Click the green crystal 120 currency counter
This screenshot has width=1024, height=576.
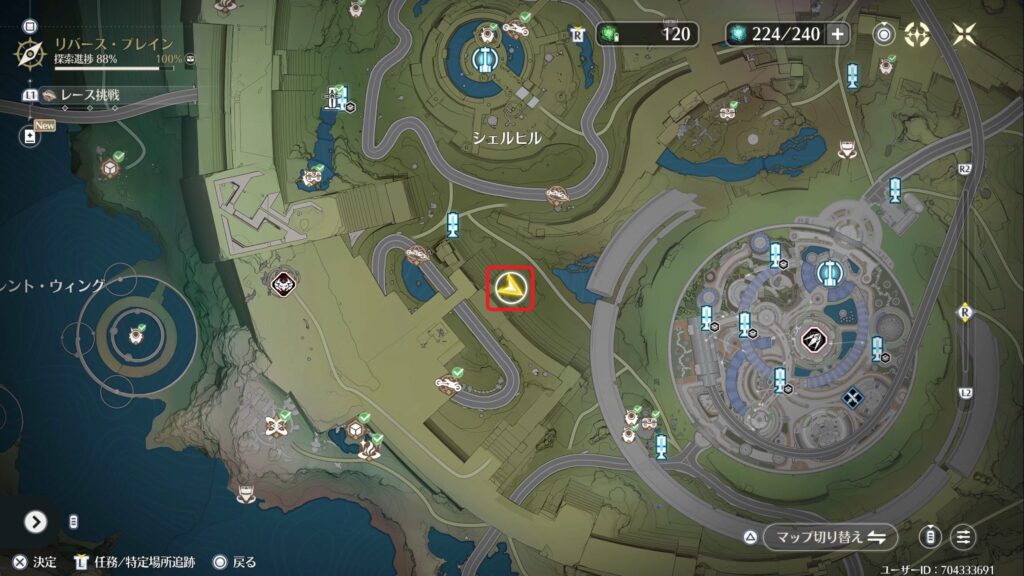(x=647, y=34)
